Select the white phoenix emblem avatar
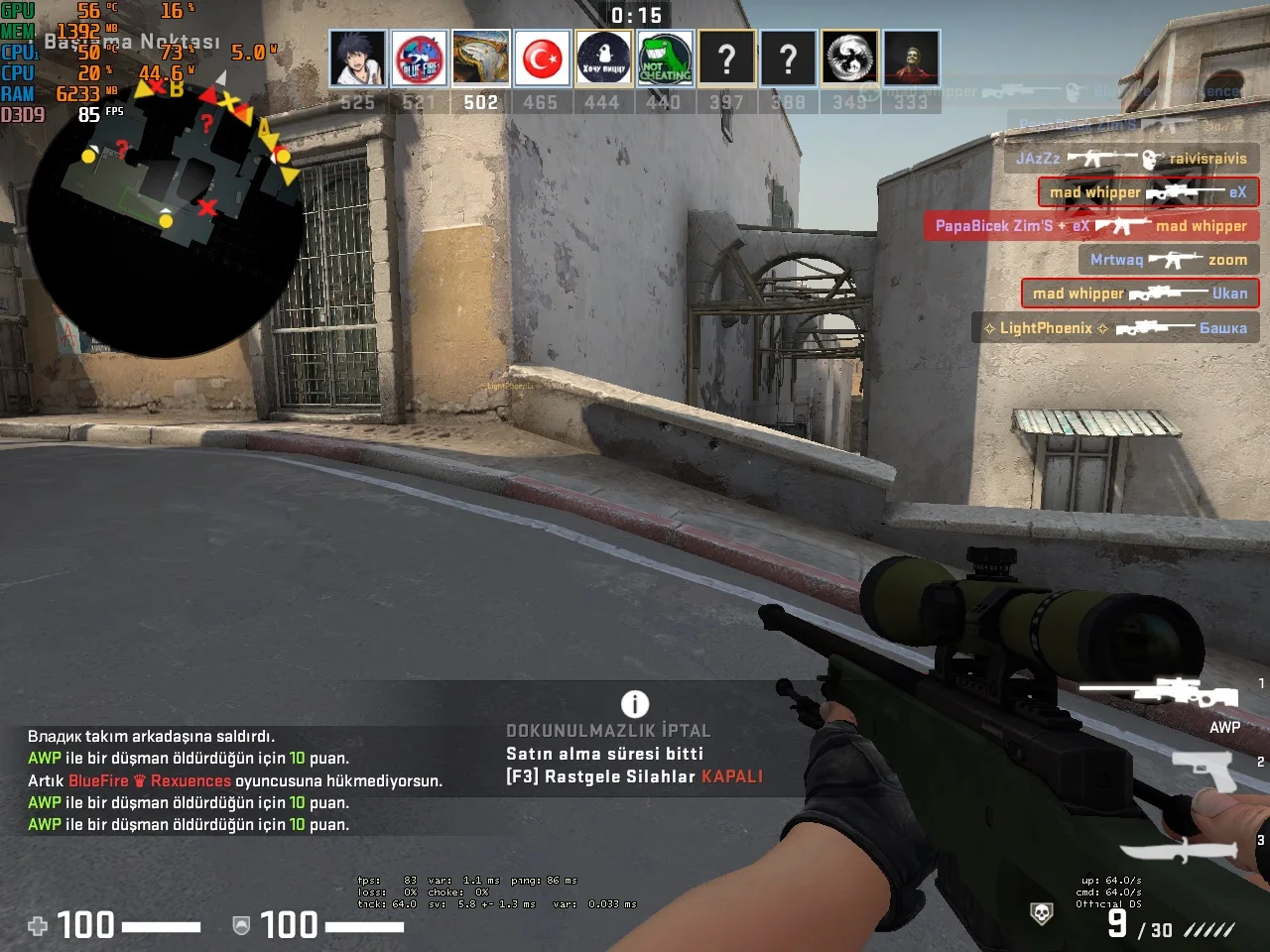 (850, 59)
